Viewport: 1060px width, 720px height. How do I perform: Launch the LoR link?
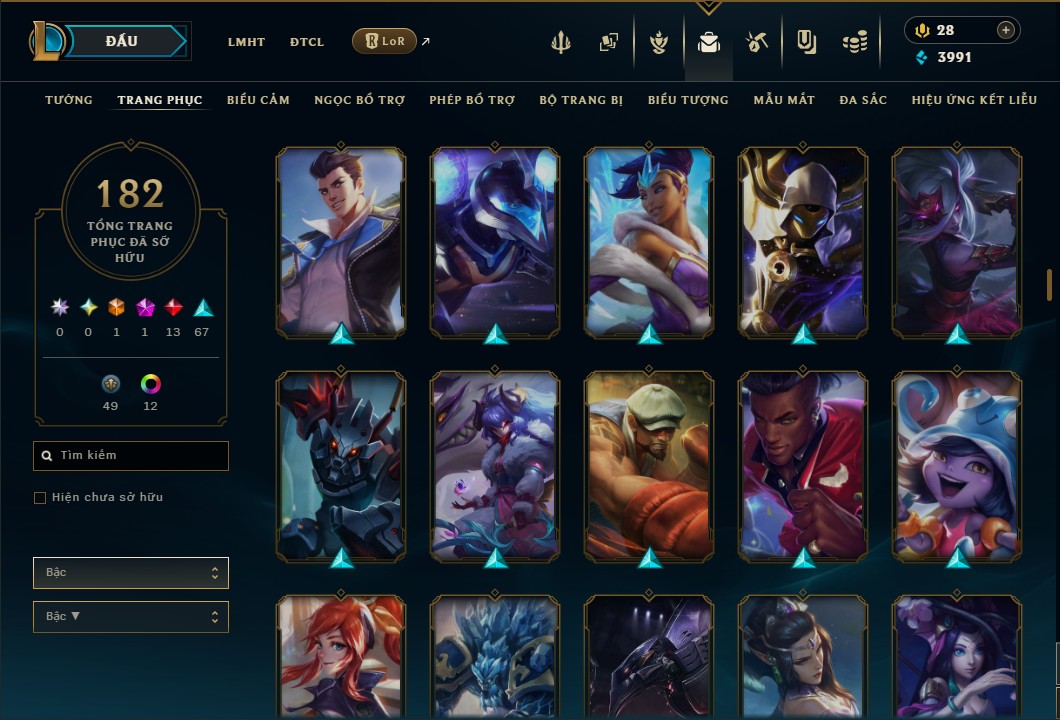click(385, 41)
